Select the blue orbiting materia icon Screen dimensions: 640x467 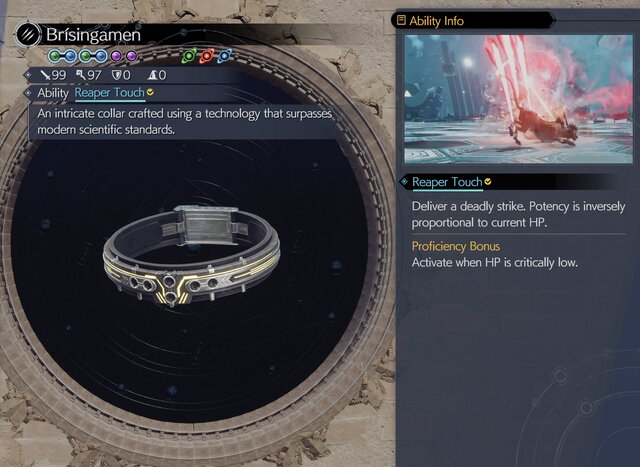tap(225, 56)
